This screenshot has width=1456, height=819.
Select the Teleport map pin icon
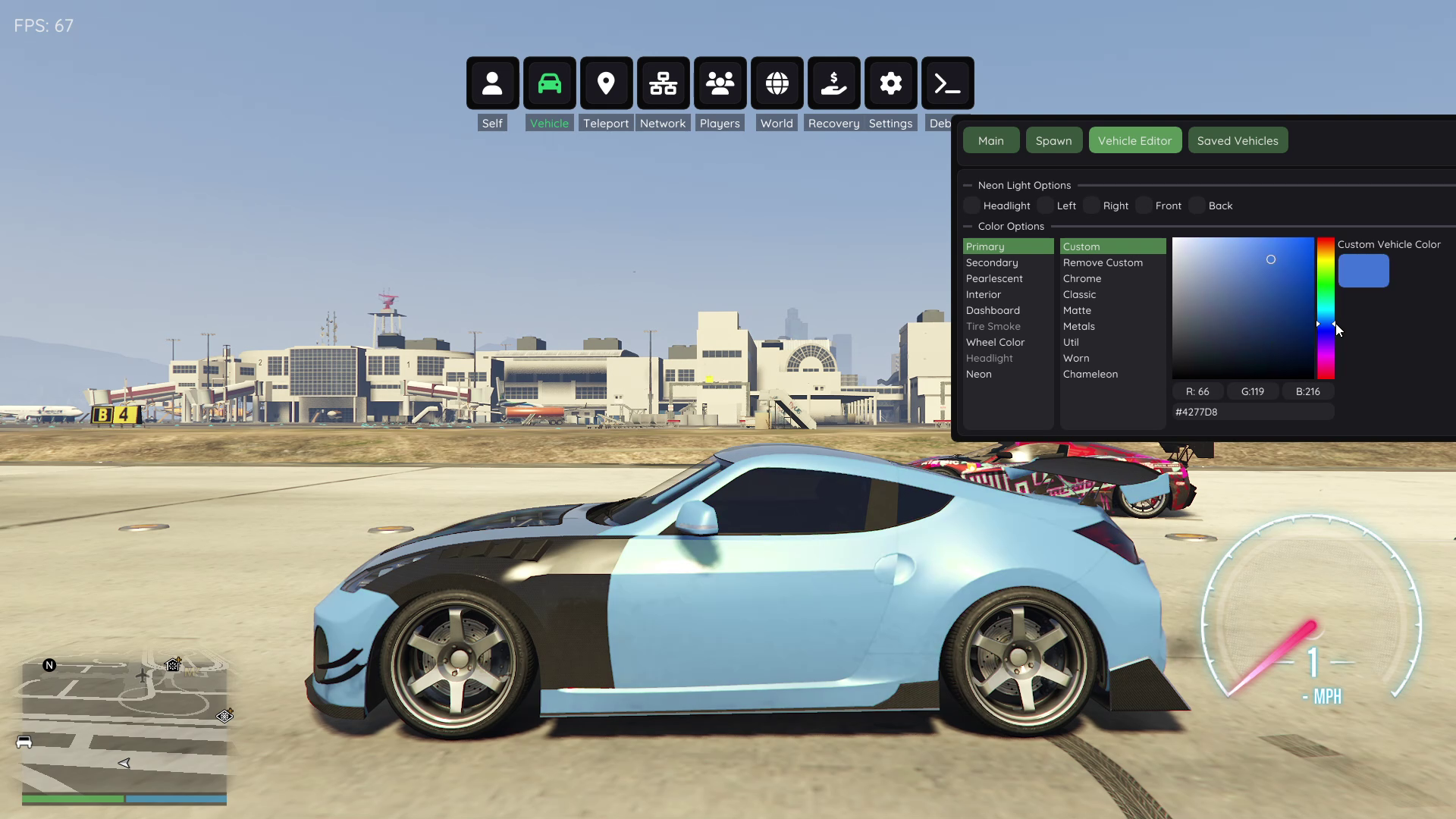[x=606, y=83]
